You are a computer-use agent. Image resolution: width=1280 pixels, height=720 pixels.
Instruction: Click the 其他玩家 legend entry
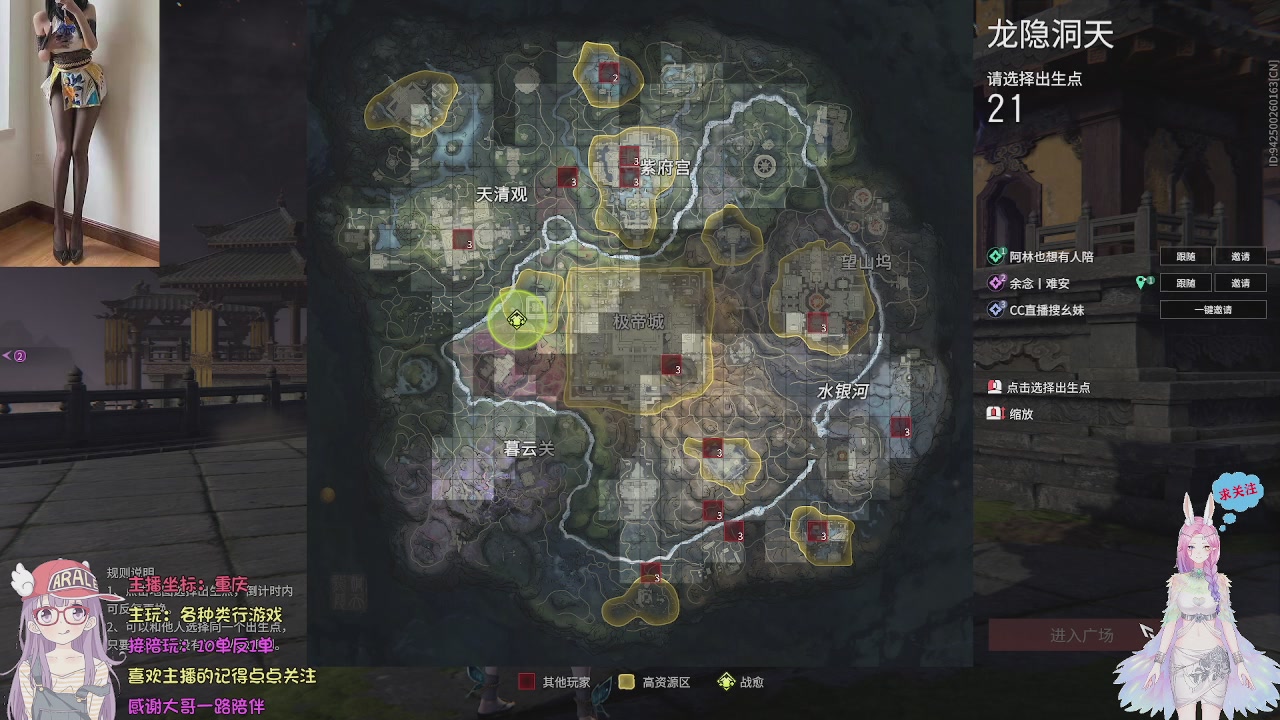point(555,682)
